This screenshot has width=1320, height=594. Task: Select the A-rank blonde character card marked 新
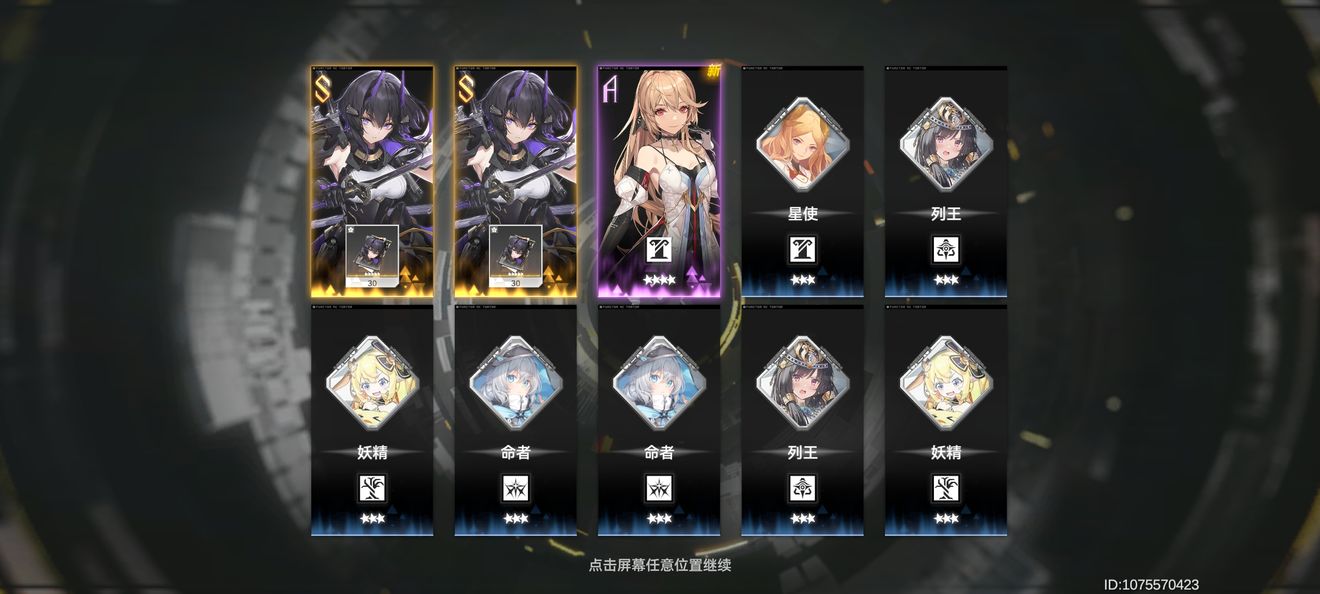click(x=659, y=181)
